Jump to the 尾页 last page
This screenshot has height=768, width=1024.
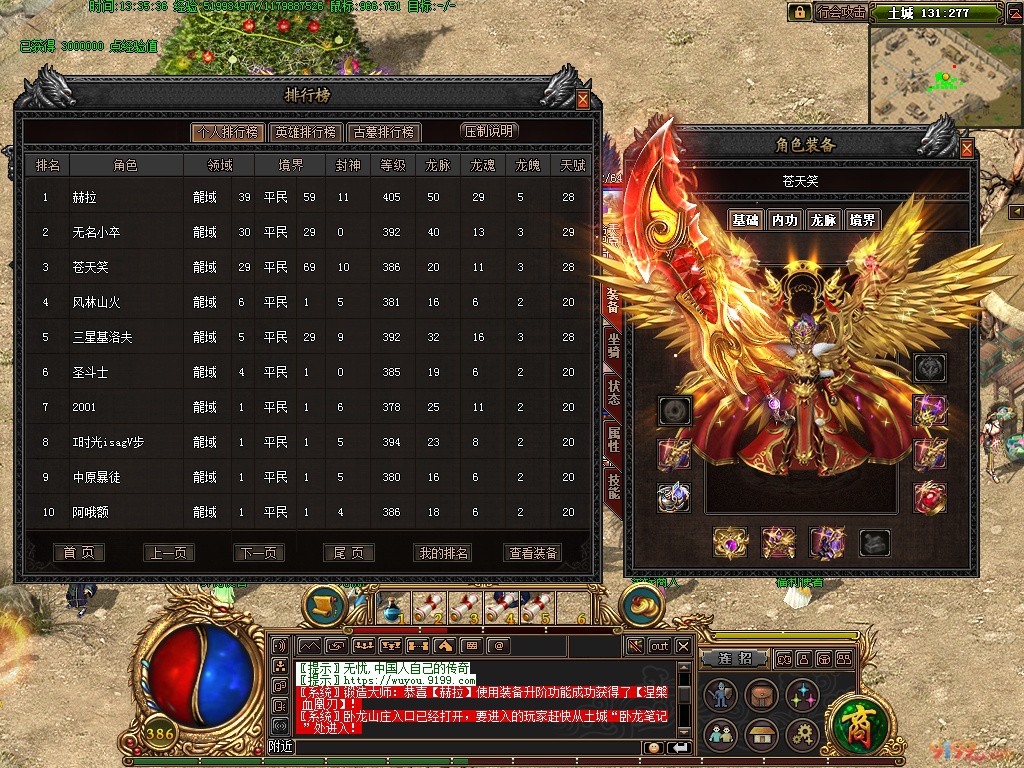tap(349, 553)
